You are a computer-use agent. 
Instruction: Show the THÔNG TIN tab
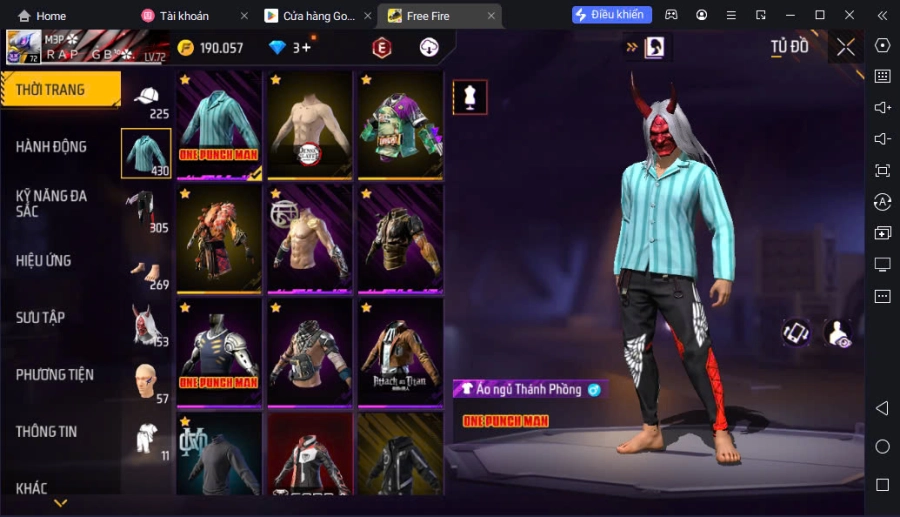pyautogui.click(x=47, y=432)
